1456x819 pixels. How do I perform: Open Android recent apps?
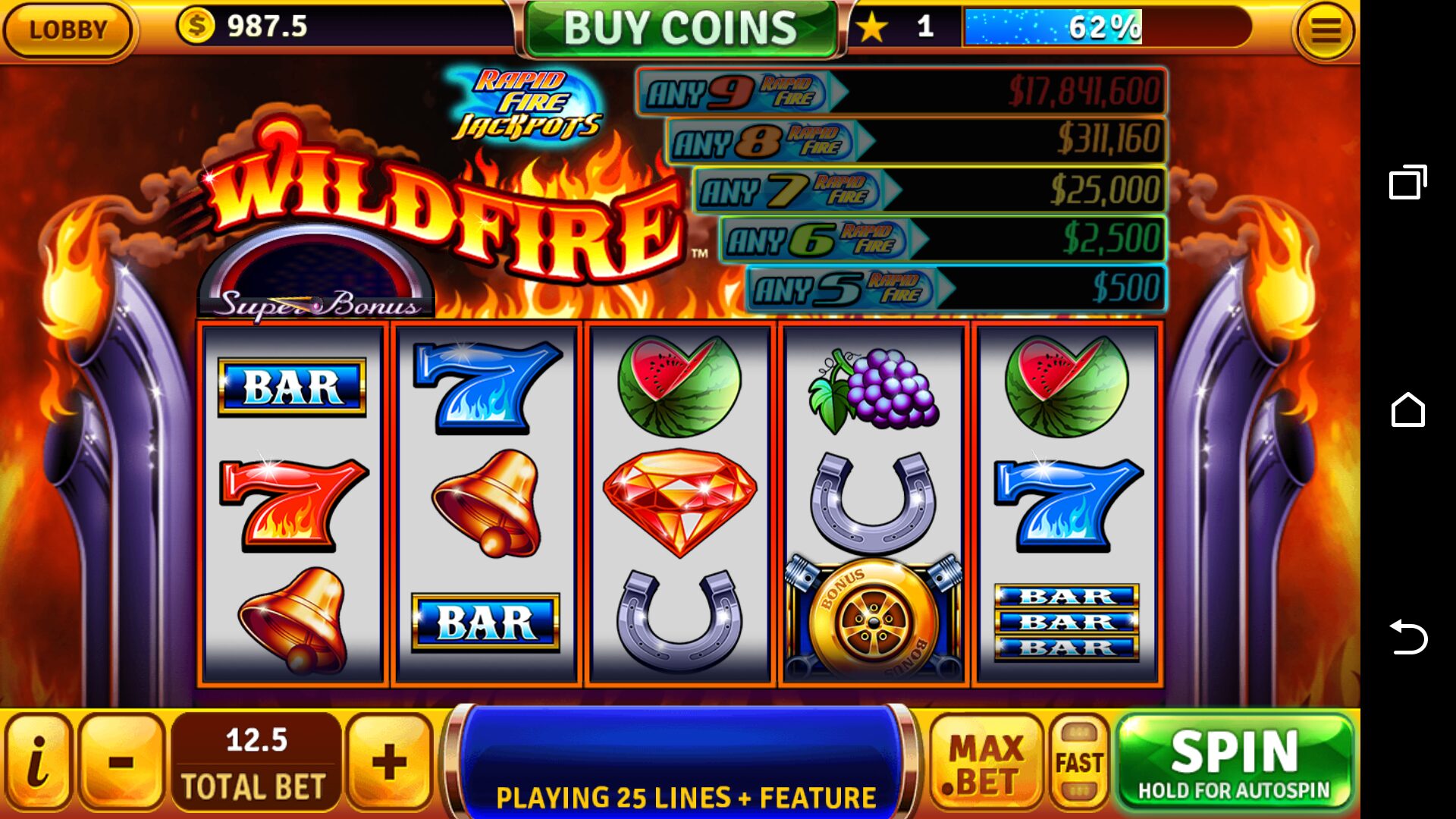(1407, 183)
